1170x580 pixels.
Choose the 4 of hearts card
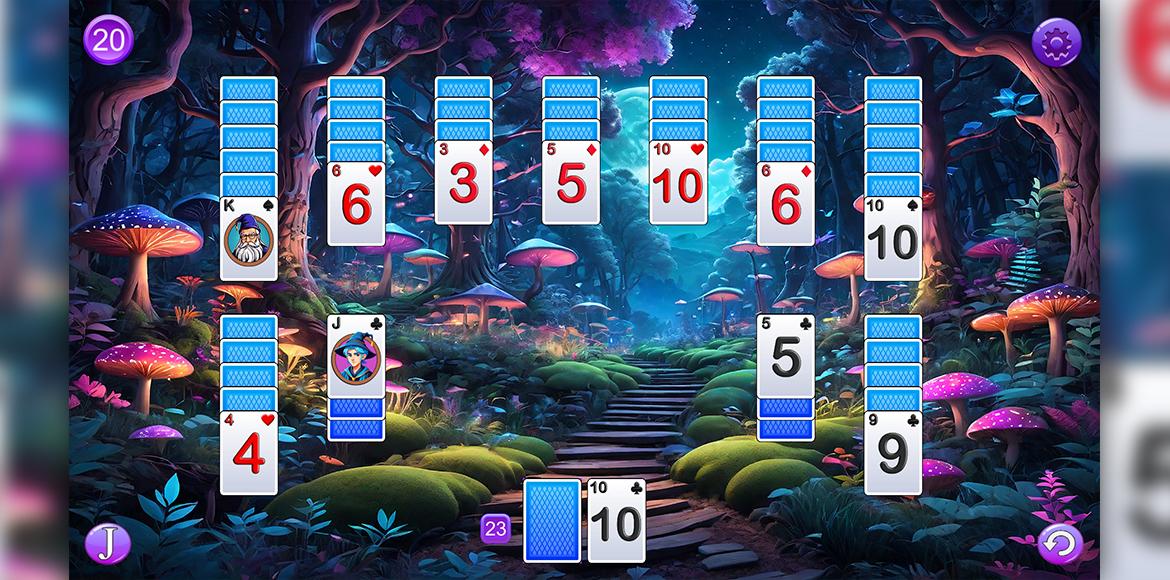249,452
